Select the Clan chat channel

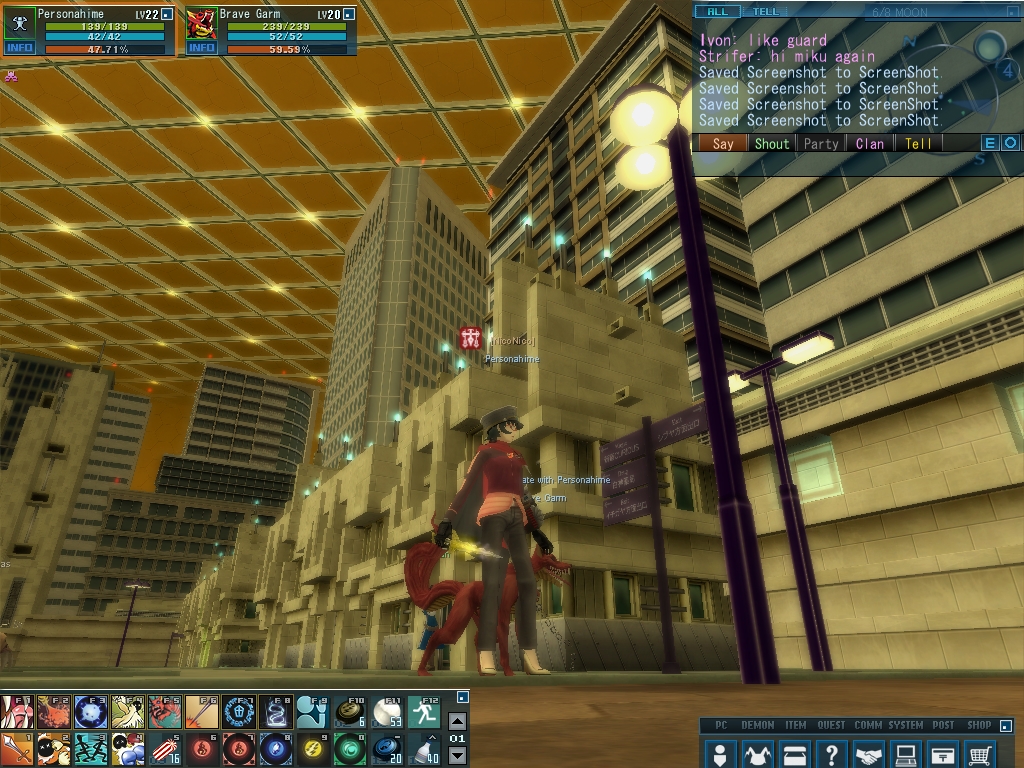click(870, 143)
